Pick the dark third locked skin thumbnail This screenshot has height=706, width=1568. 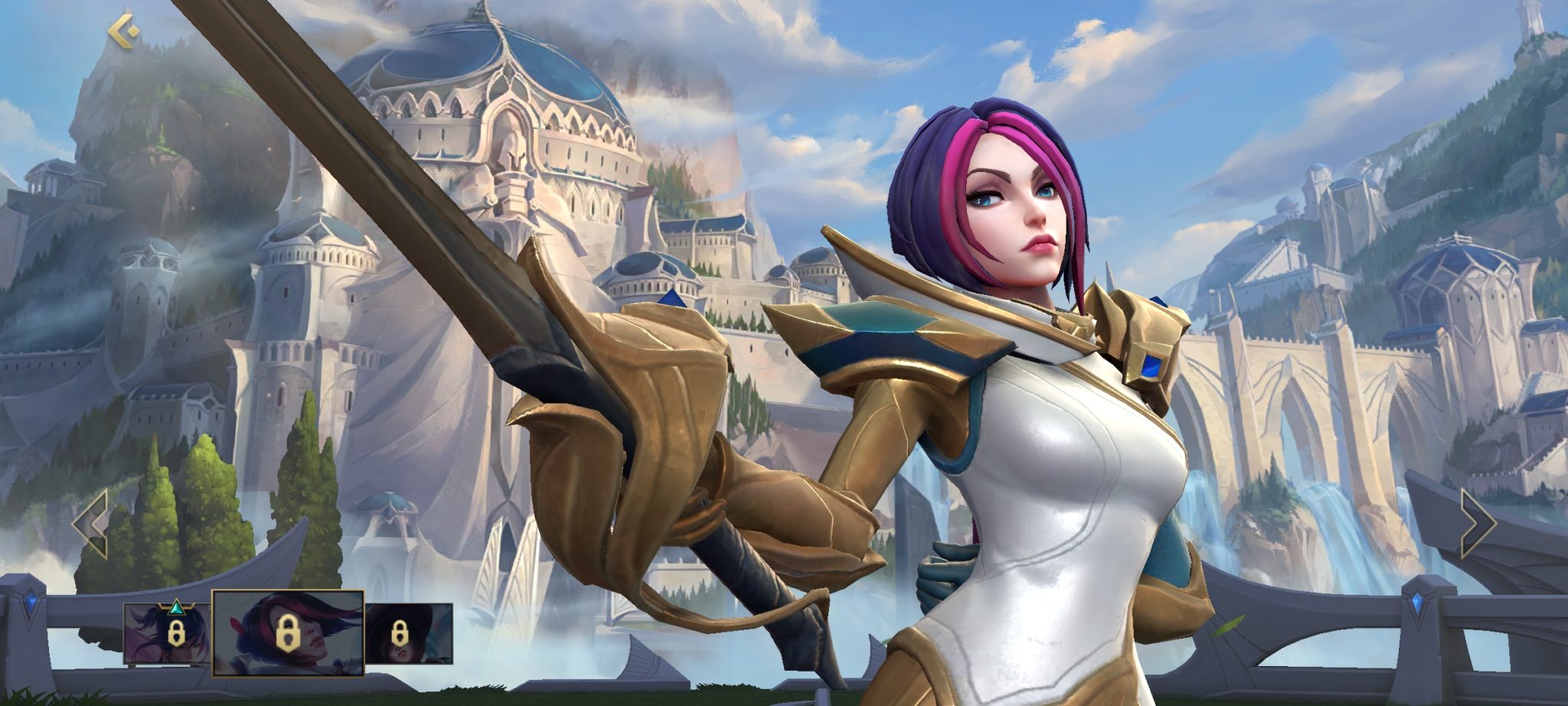pyautogui.click(x=409, y=633)
